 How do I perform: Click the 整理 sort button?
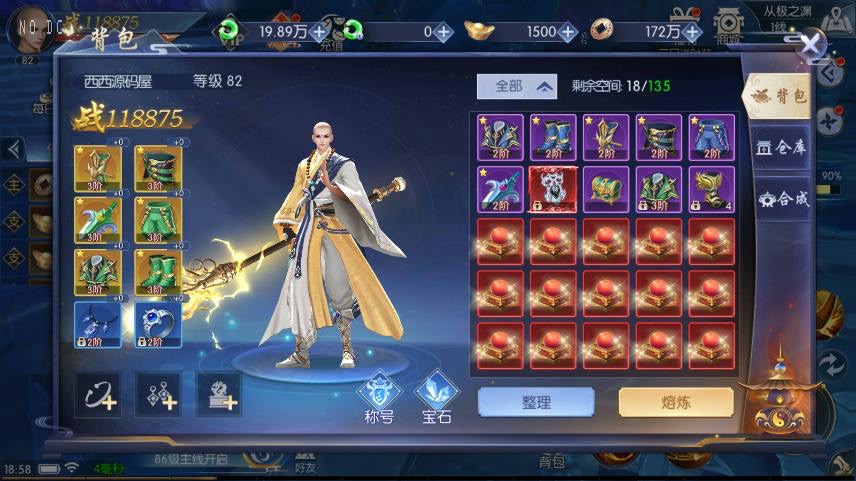pos(535,402)
